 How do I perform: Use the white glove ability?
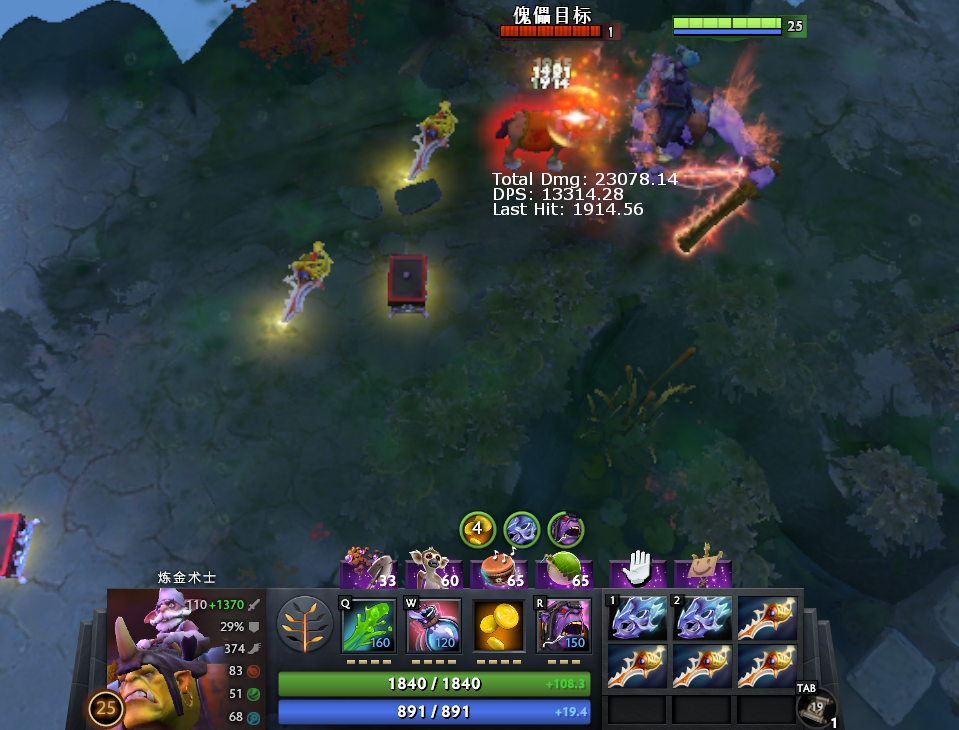click(x=637, y=571)
